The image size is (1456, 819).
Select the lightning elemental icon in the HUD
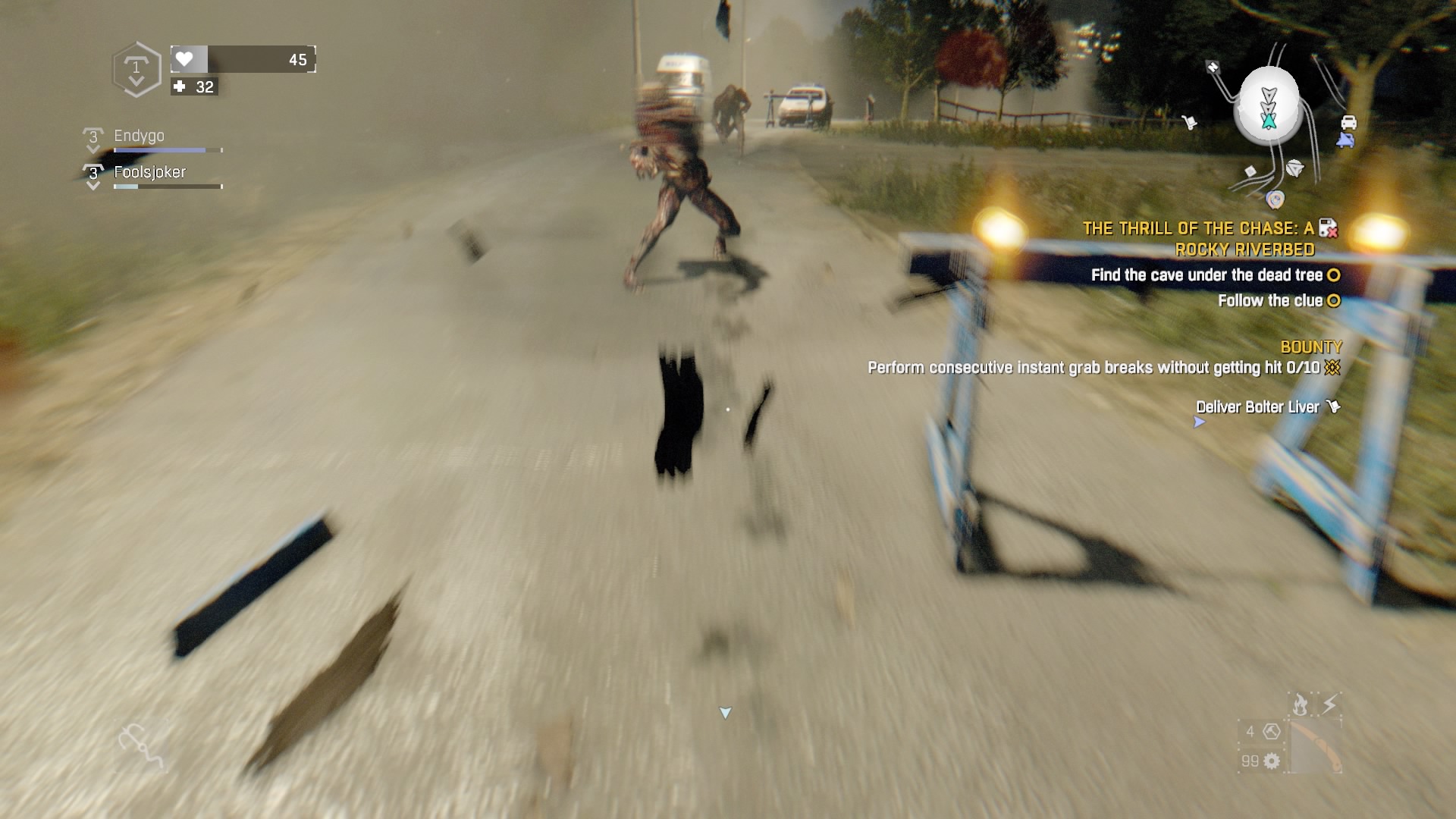tap(1329, 703)
